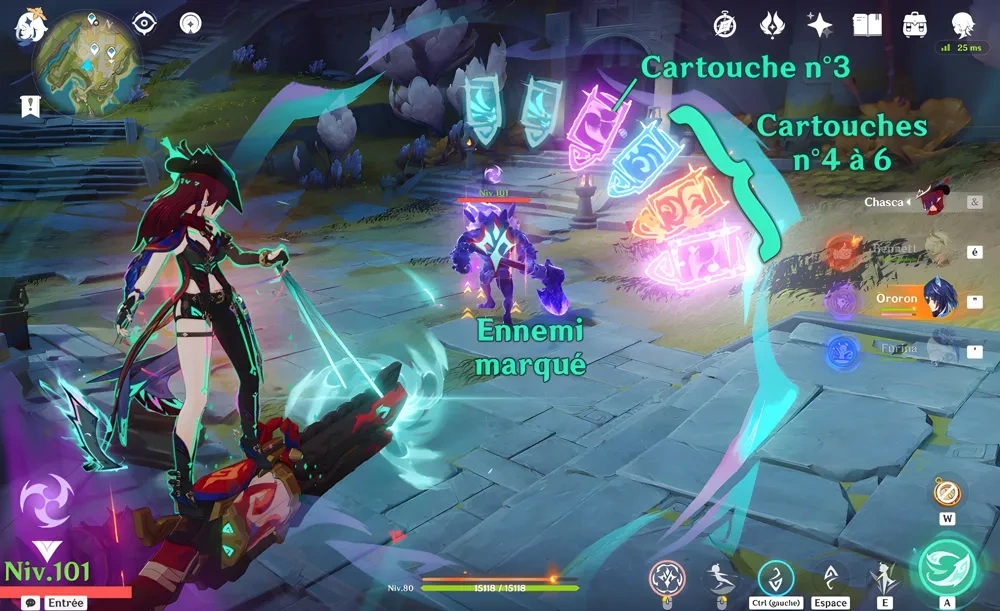Open the Wish four-pointed star icon
The width and height of the screenshot is (1000, 611).
click(820, 25)
